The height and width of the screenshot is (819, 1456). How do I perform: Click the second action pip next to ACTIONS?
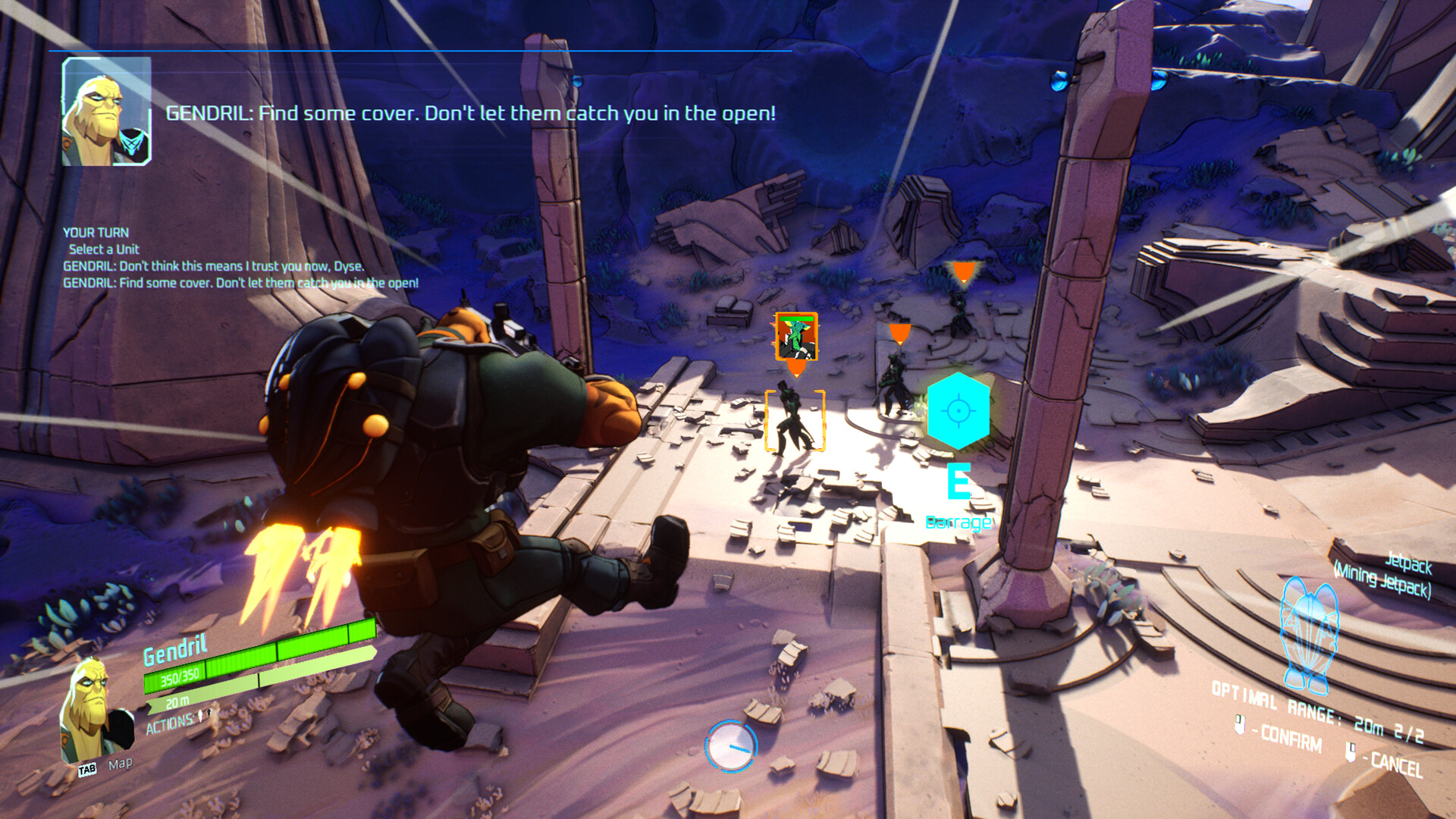pos(209,714)
